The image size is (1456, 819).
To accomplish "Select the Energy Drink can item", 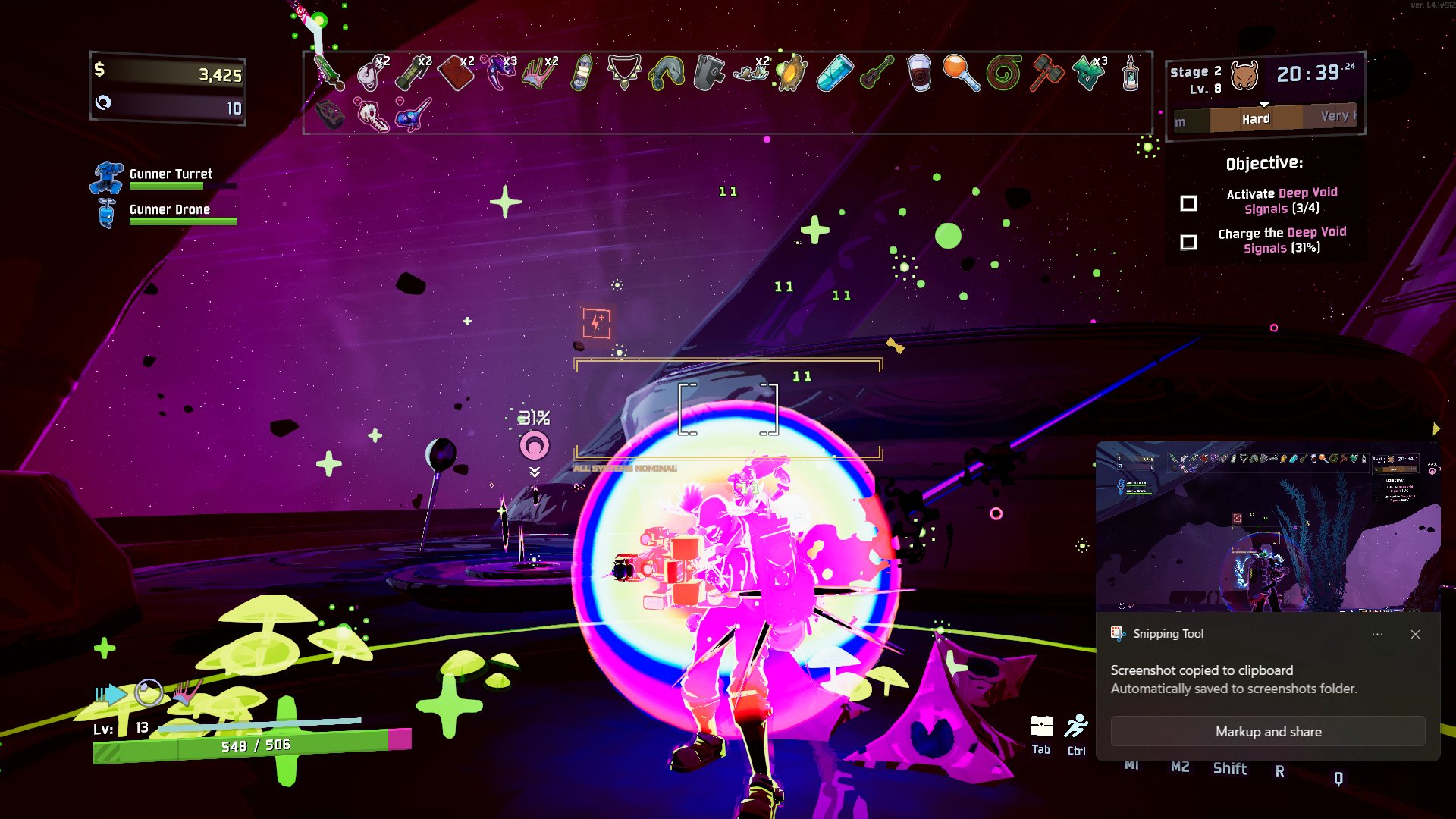I will [x=834, y=74].
